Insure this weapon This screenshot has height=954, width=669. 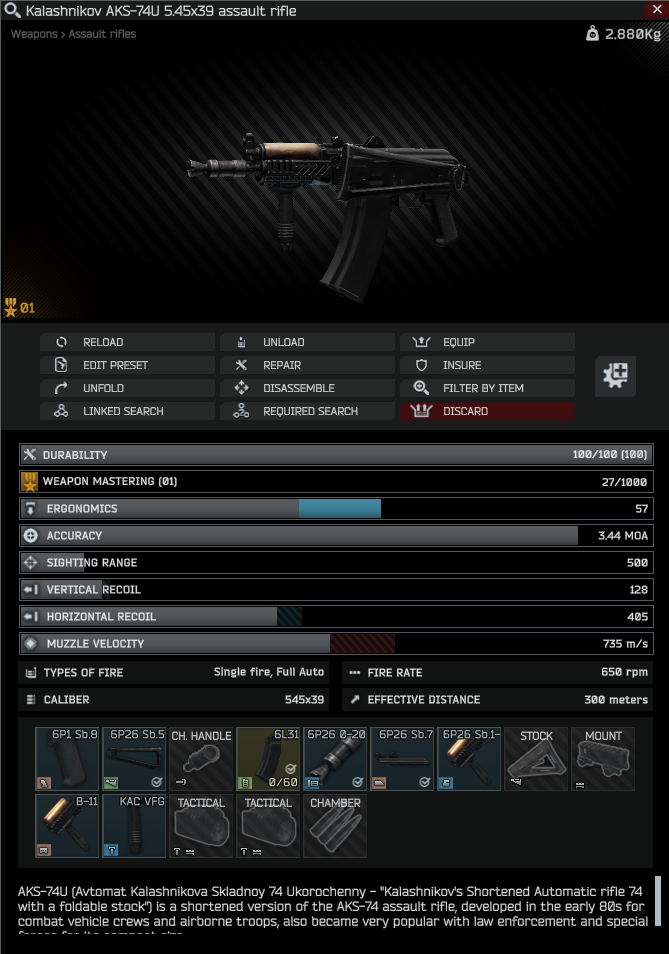pyautogui.click(x=487, y=365)
